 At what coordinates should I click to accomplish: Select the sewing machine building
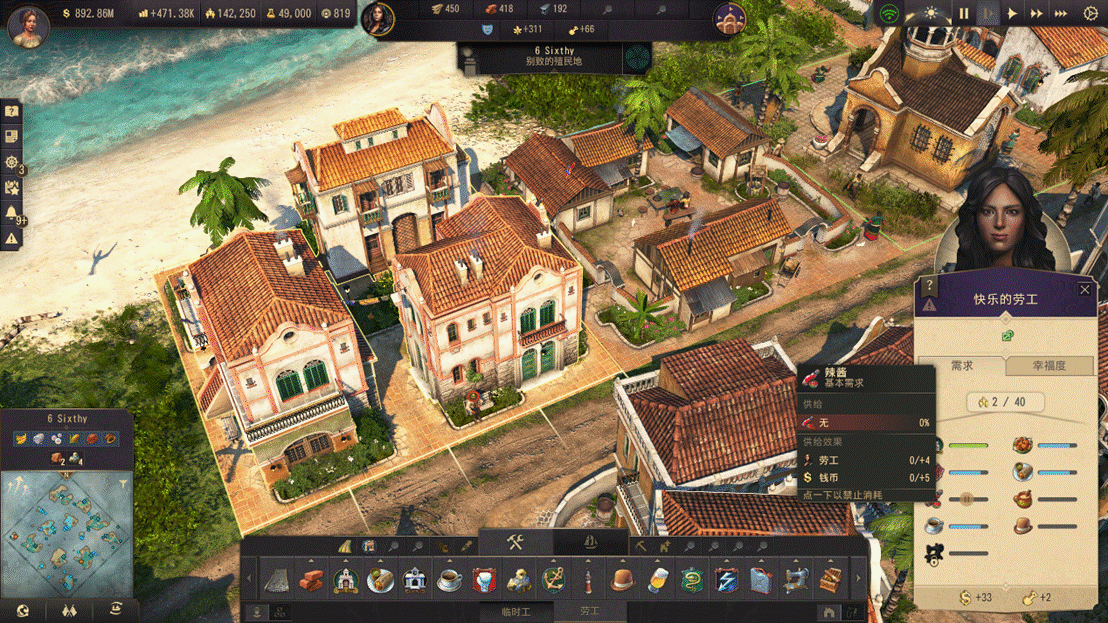[x=796, y=579]
